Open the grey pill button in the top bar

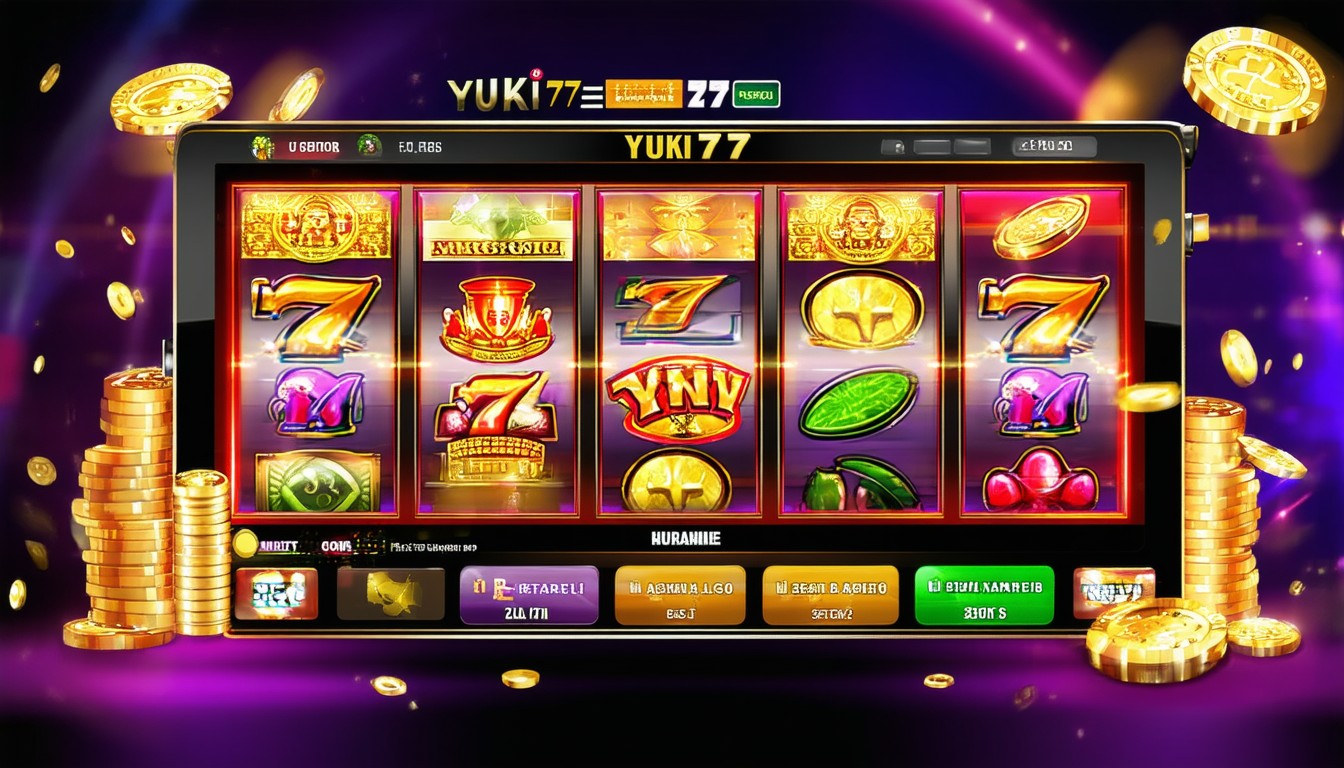tap(1053, 147)
